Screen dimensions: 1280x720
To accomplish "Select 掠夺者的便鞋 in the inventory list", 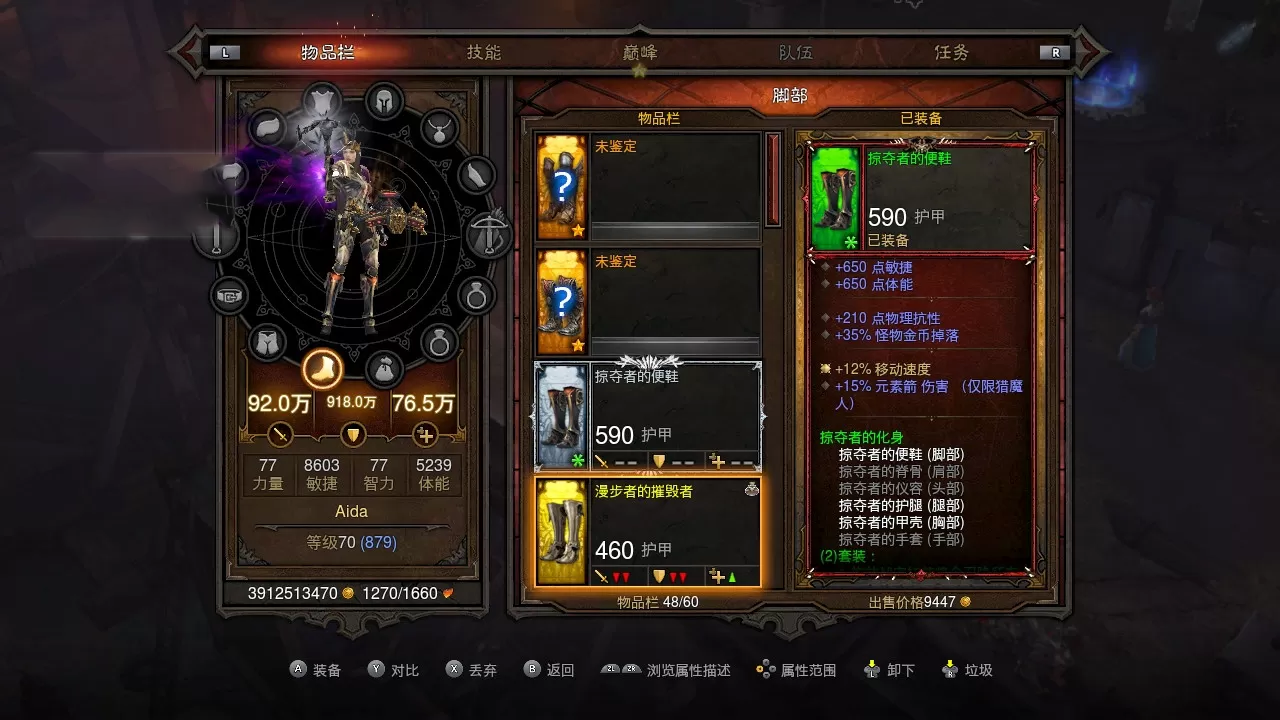I will point(647,416).
